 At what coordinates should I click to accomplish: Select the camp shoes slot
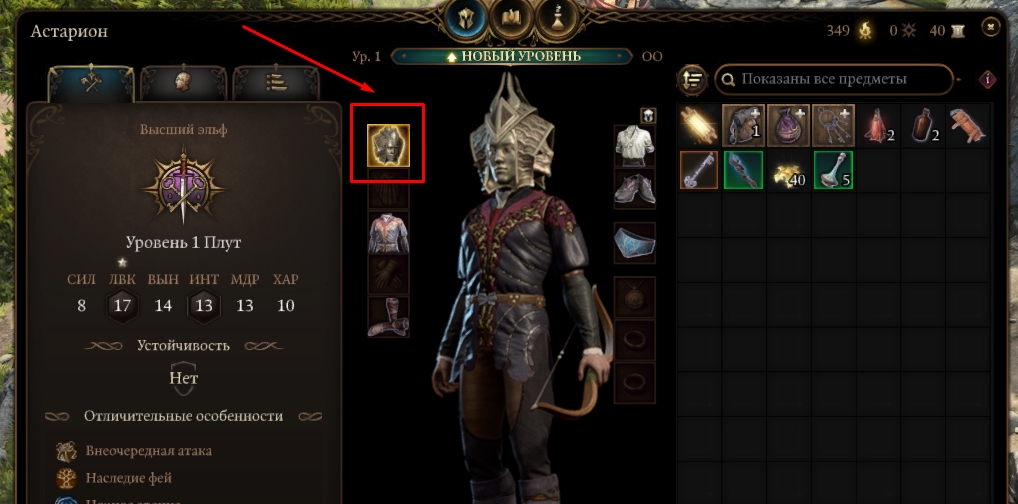635,187
